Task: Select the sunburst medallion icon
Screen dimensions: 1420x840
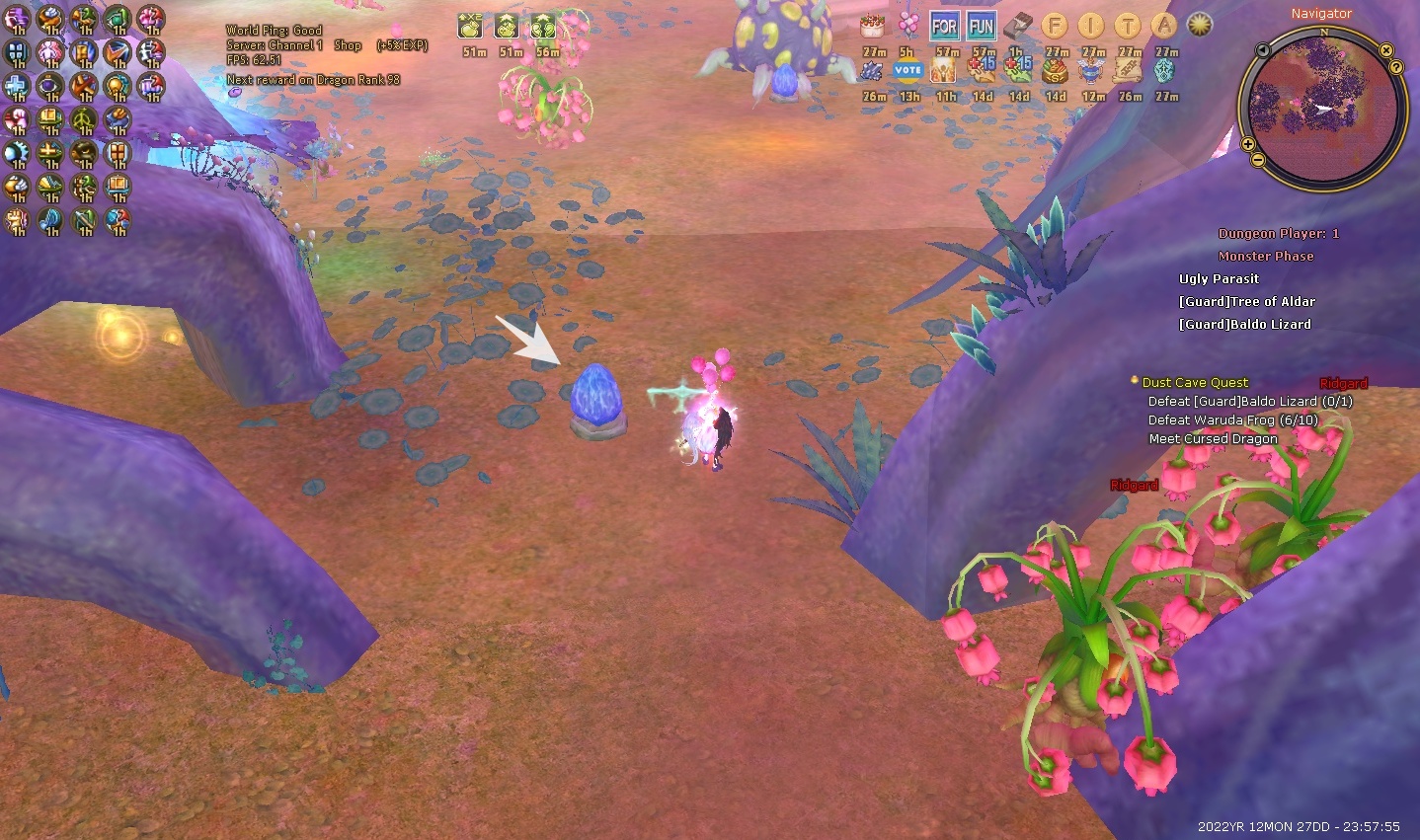Action: tap(1200, 26)
